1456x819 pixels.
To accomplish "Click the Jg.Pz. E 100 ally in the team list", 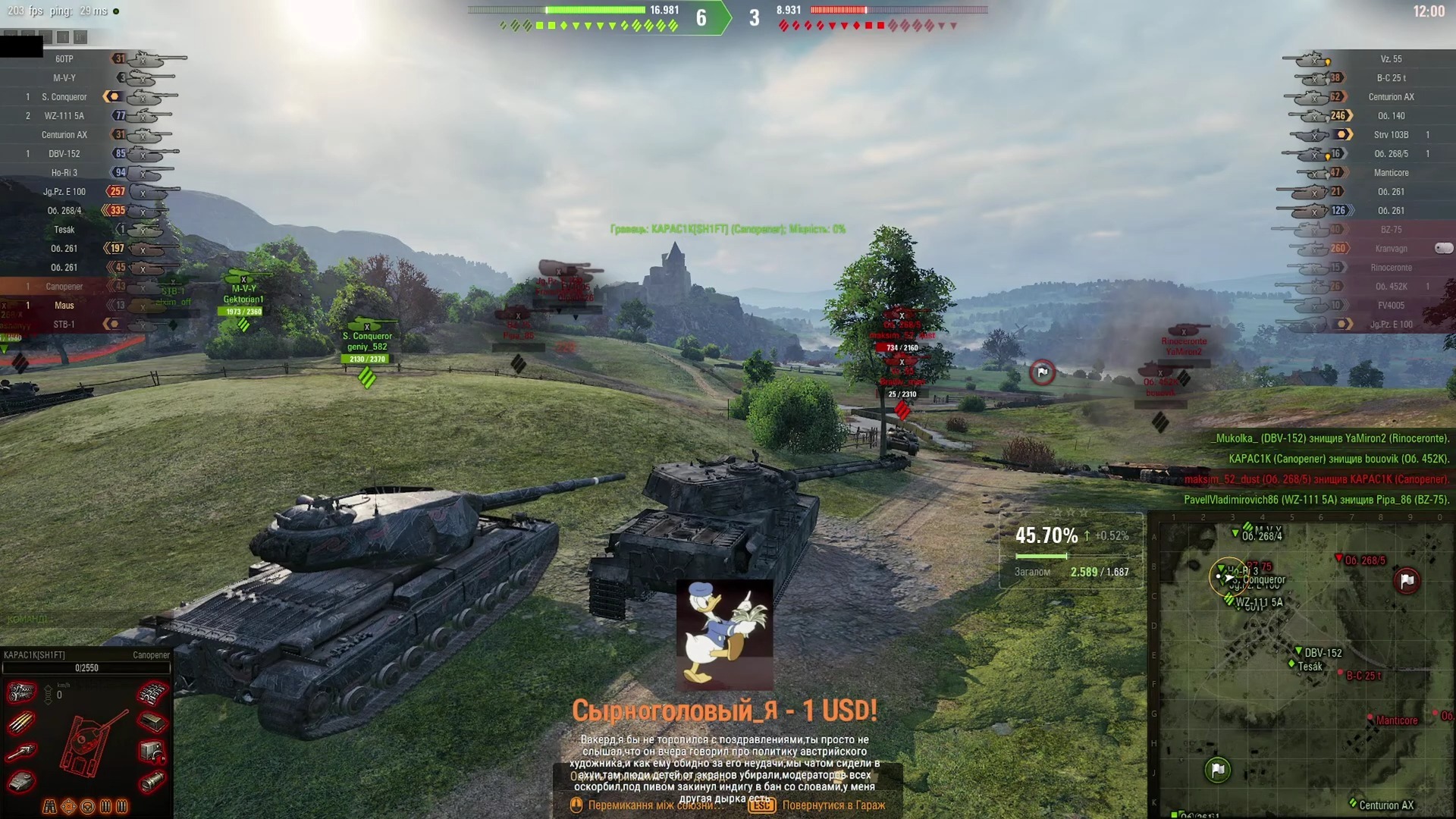I will (x=64, y=192).
